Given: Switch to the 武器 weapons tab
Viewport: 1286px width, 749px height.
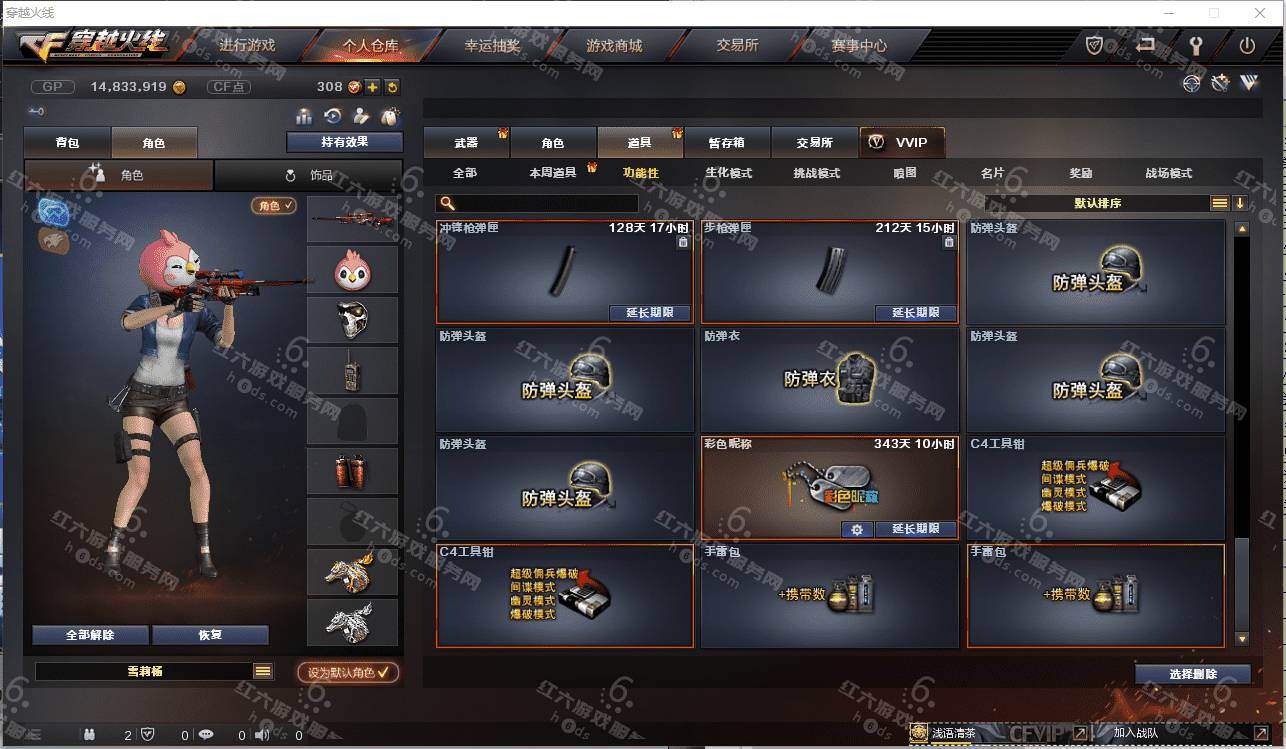Looking at the screenshot, I should click(466, 143).
